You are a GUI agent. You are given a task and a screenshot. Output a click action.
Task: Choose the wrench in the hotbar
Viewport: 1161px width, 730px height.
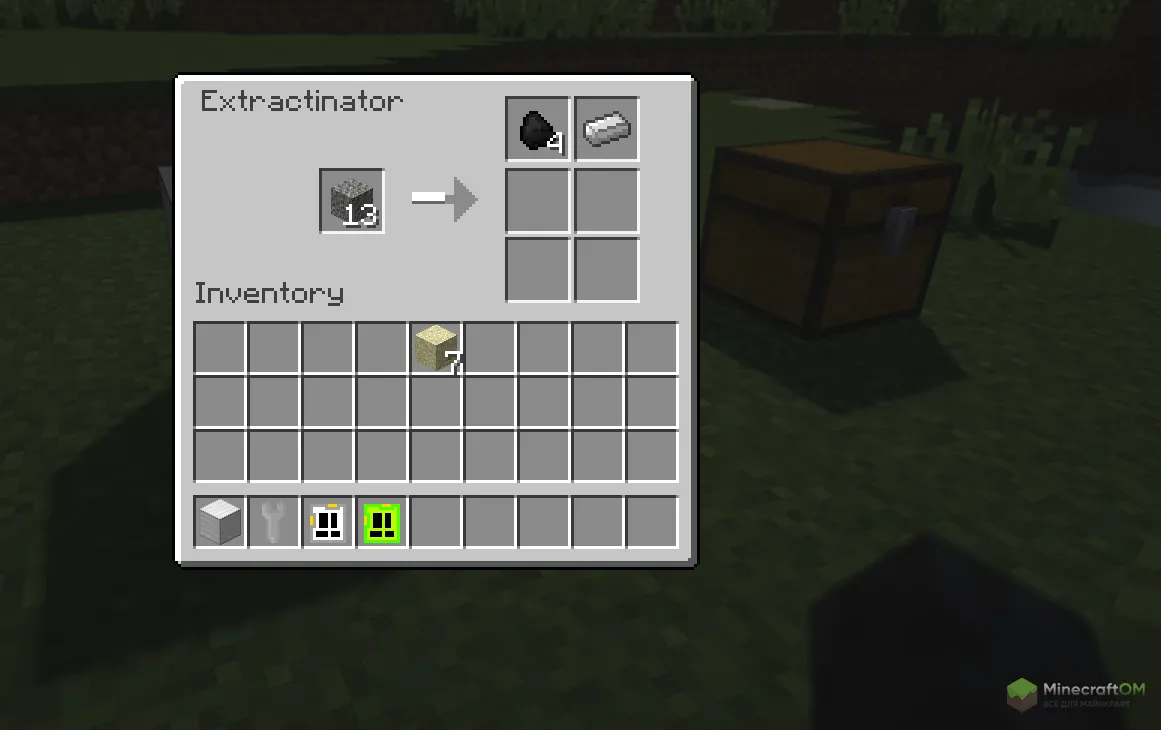(x=274, y=522)
